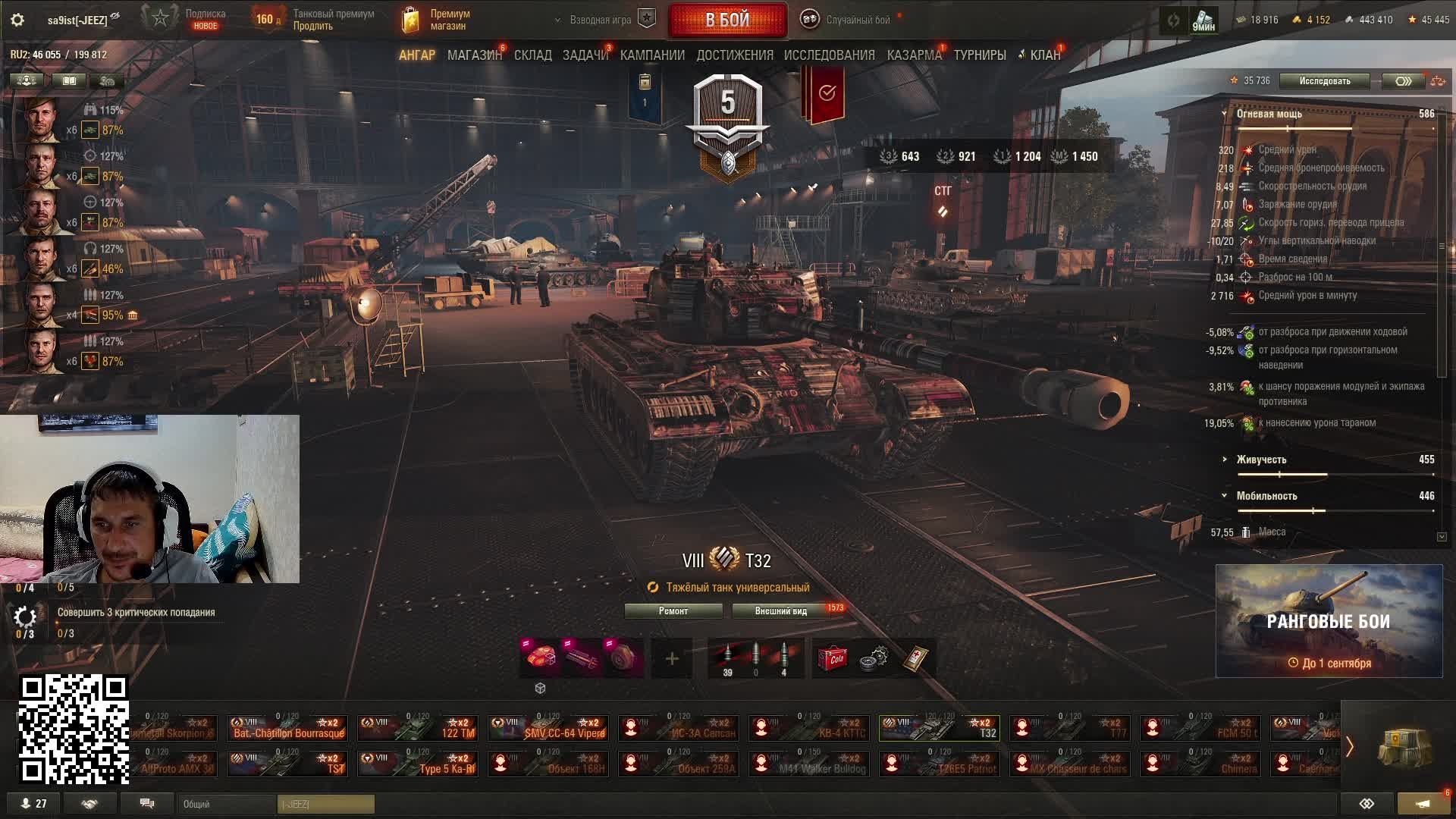Viewport: 1456px width, 819px height.
Task: Switch to the СКЛАД tab
Action: [x=532, y=55]
